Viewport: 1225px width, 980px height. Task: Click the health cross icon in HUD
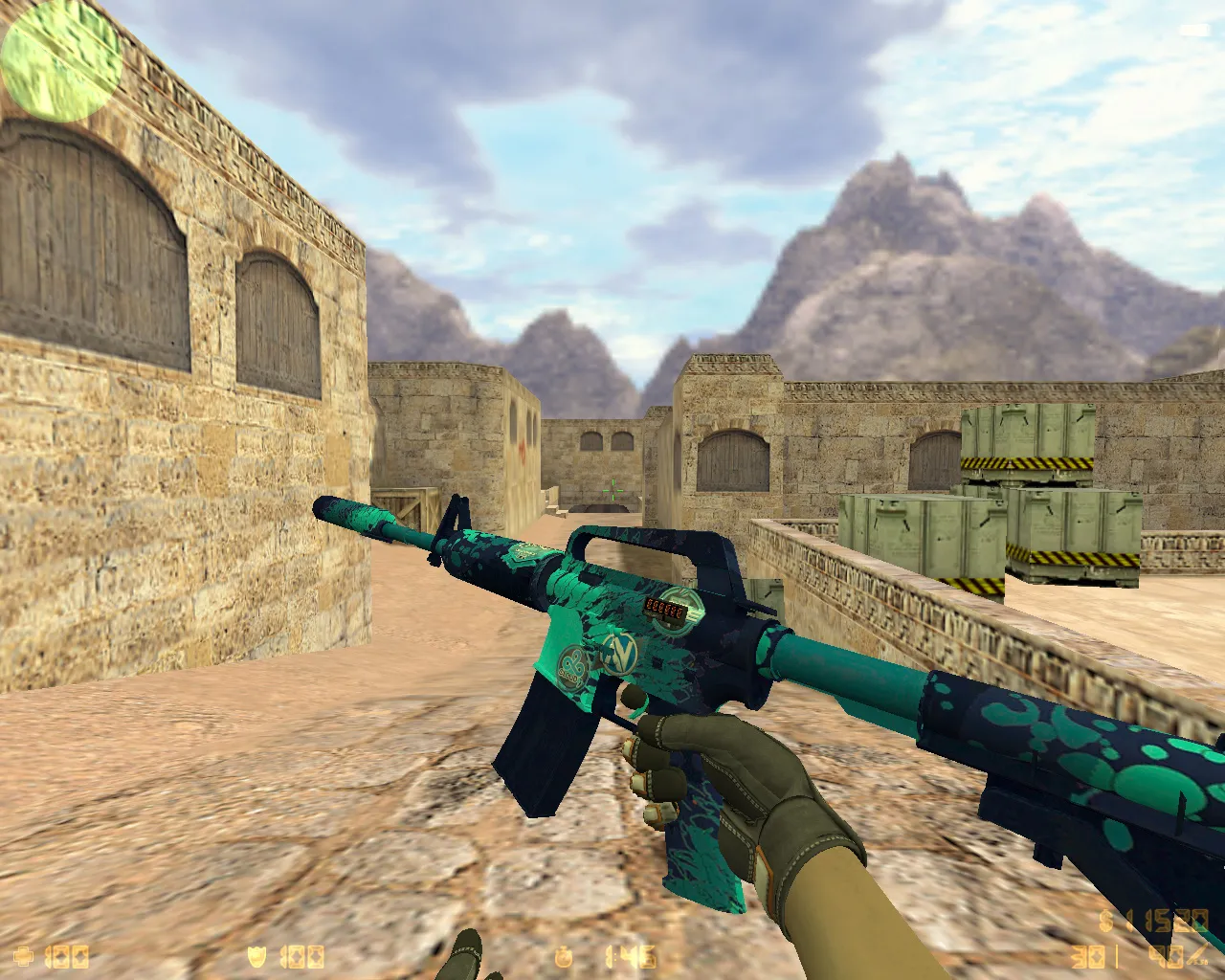24,955
